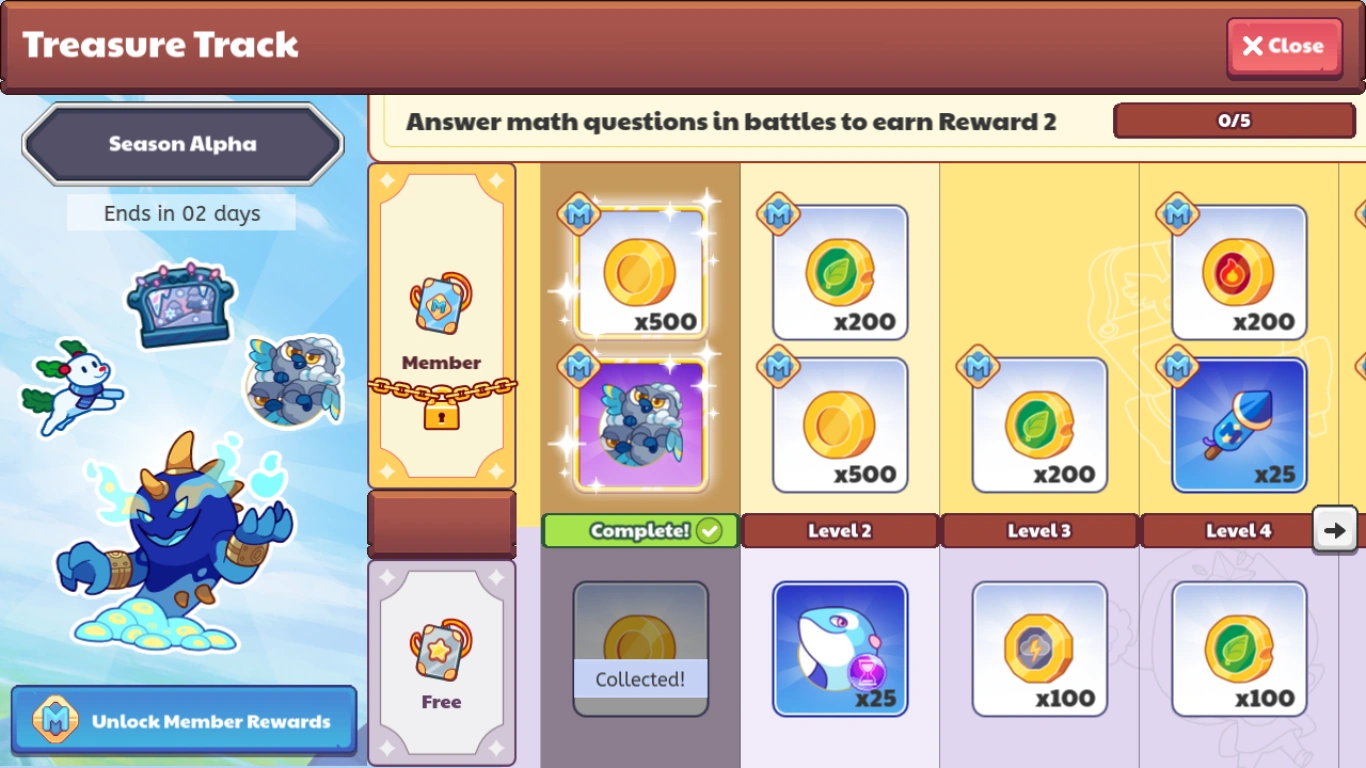Open the blue owl pet reward

pyautogui.click(x=639, y=425)
